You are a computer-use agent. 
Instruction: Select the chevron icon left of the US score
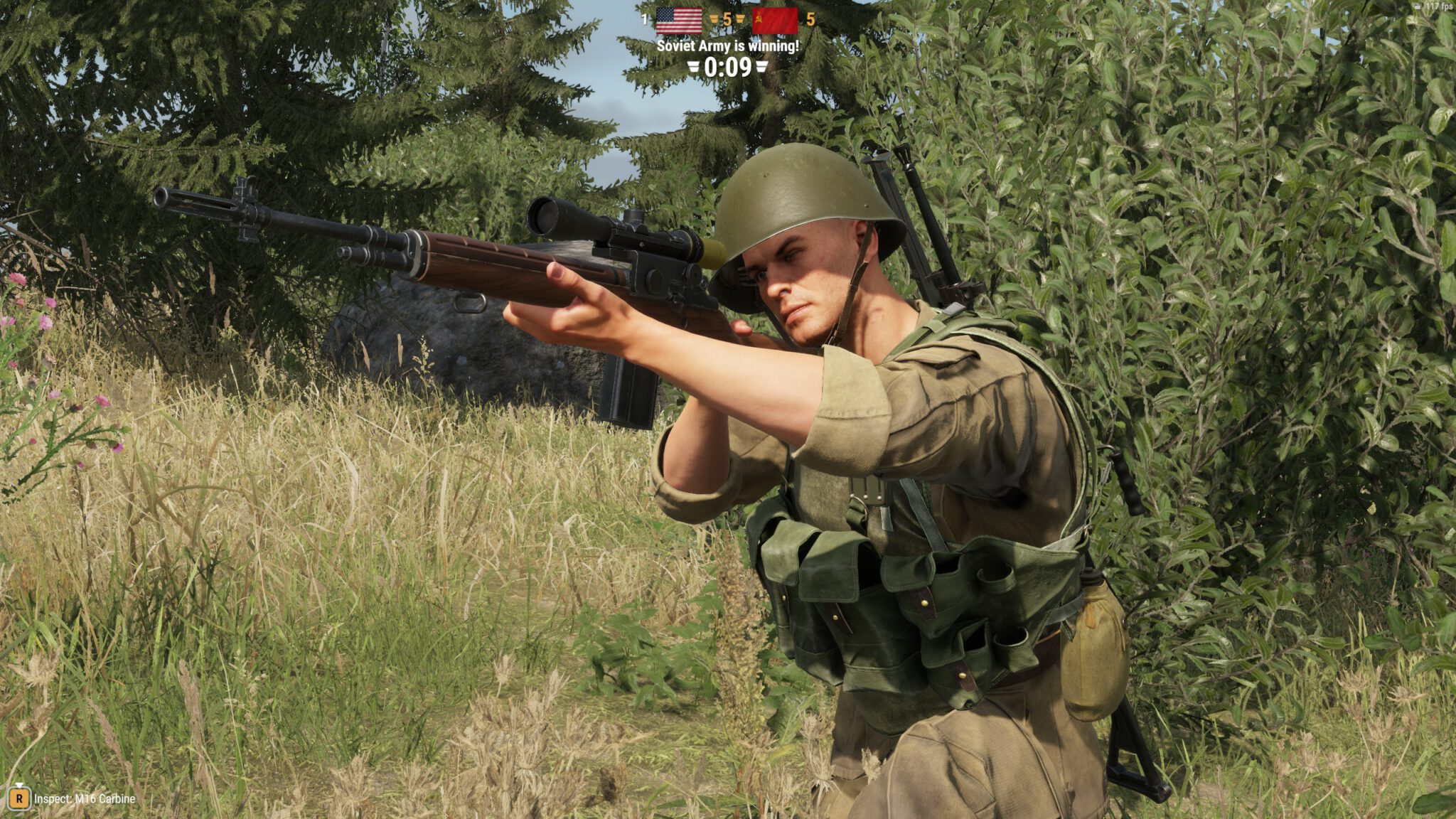(x=714, y=18)
